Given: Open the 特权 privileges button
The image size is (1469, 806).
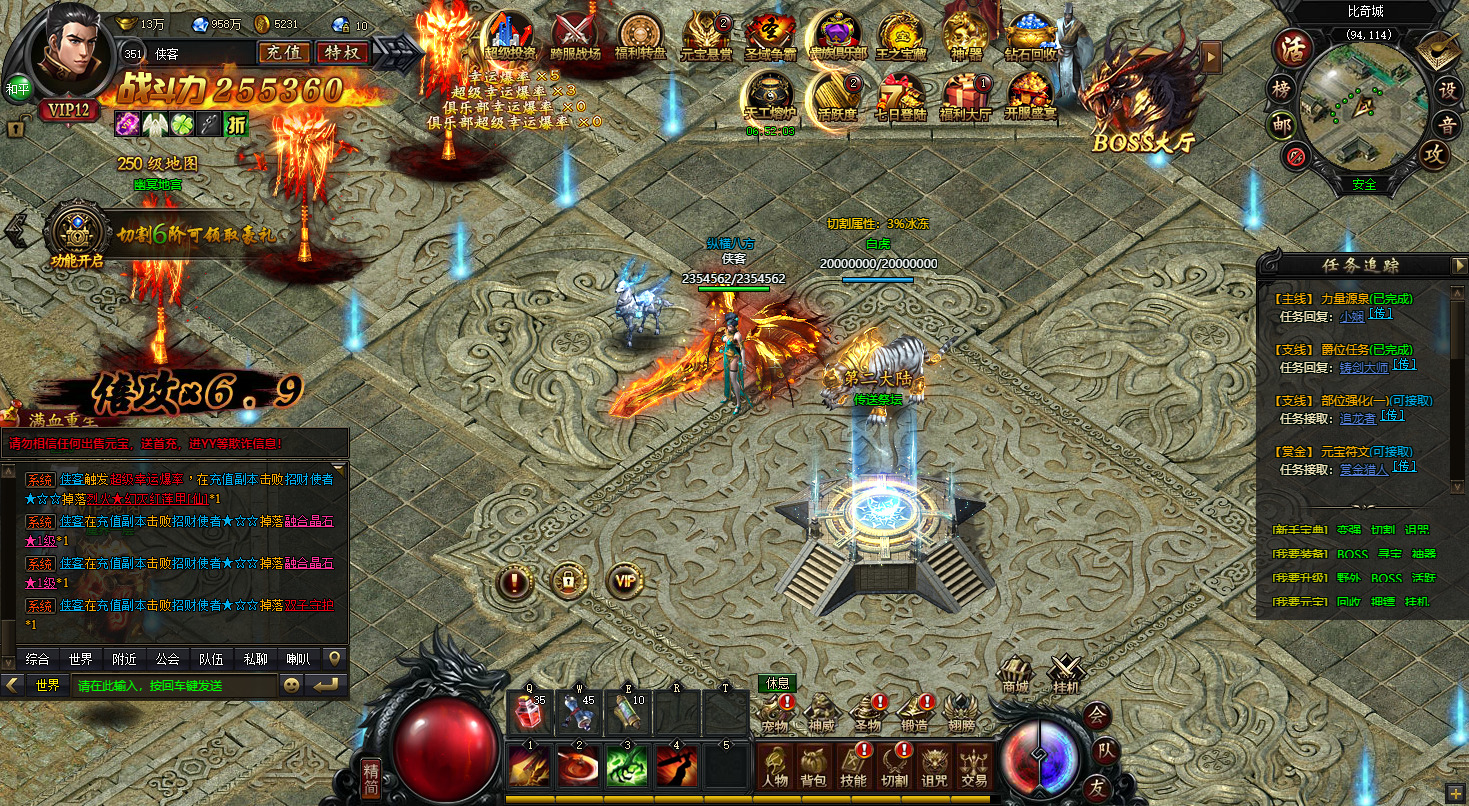Looking at the screenshot, I should click(342, 52).
